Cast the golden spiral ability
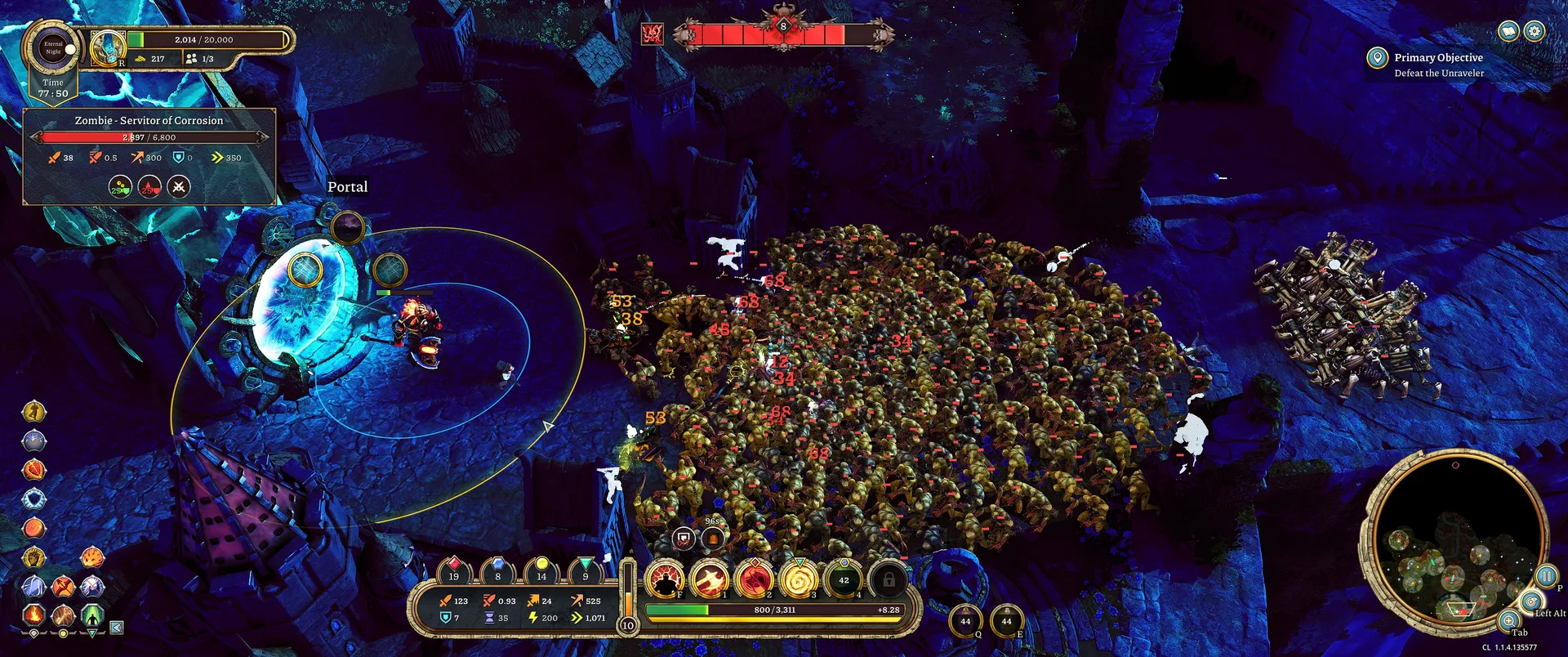 (799, 579)
